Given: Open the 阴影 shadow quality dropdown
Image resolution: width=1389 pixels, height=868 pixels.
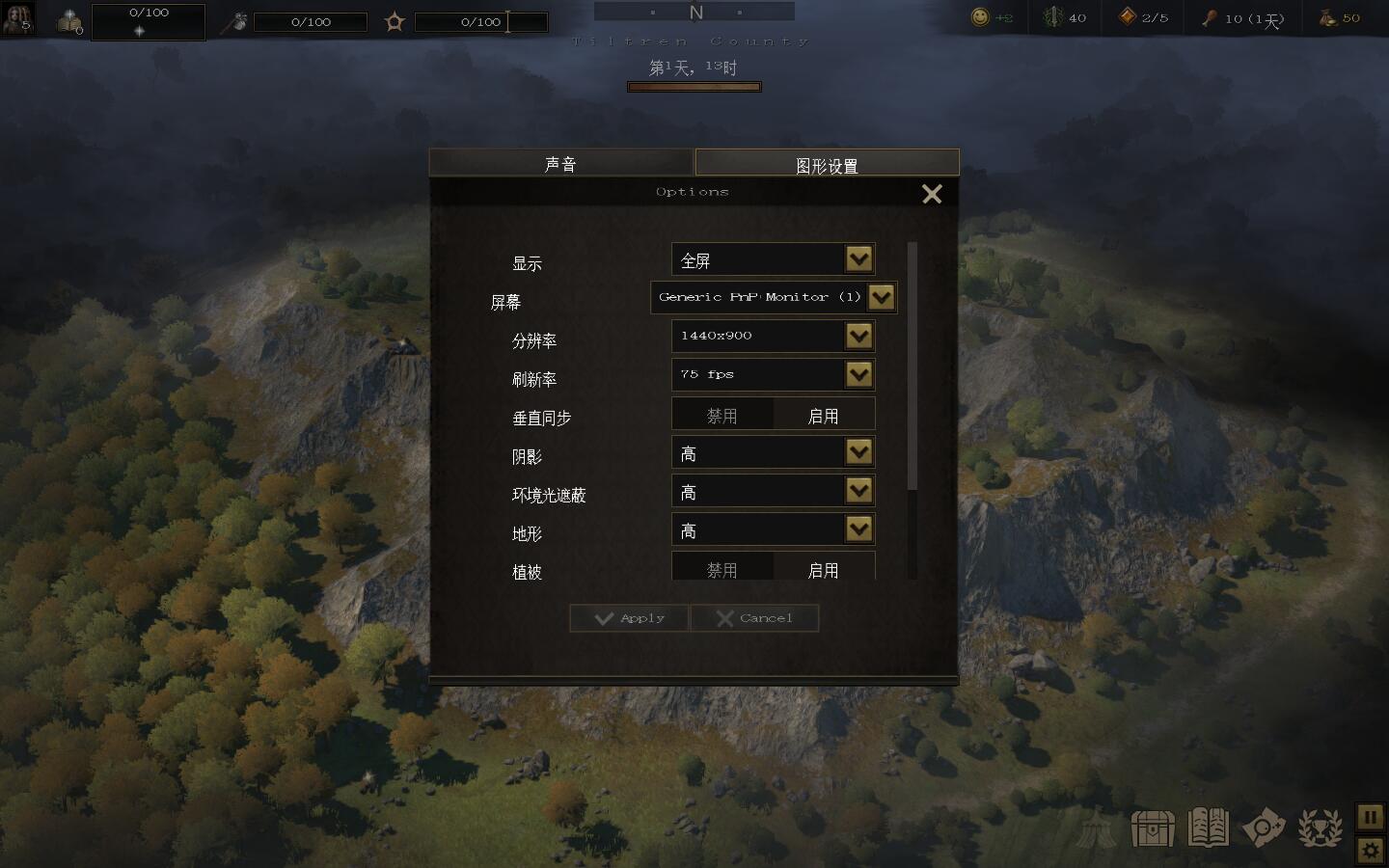Looking at the screenshot, I should coord(858,452).
